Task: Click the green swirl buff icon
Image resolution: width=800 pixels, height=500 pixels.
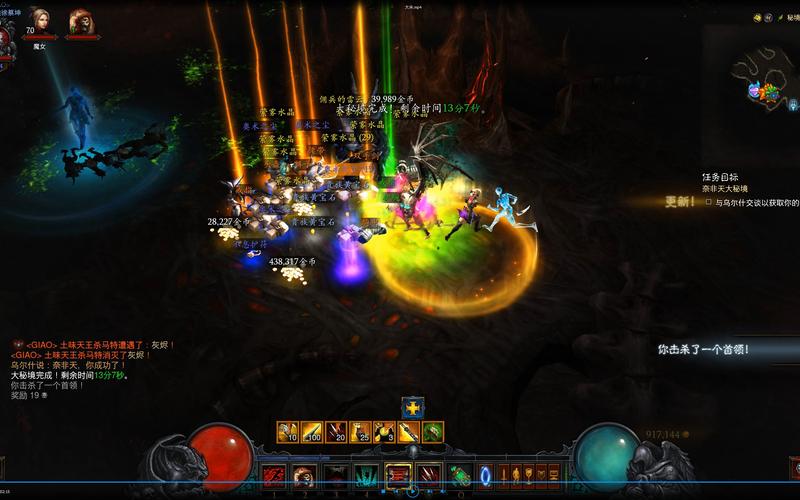Action: click(433, 432)
